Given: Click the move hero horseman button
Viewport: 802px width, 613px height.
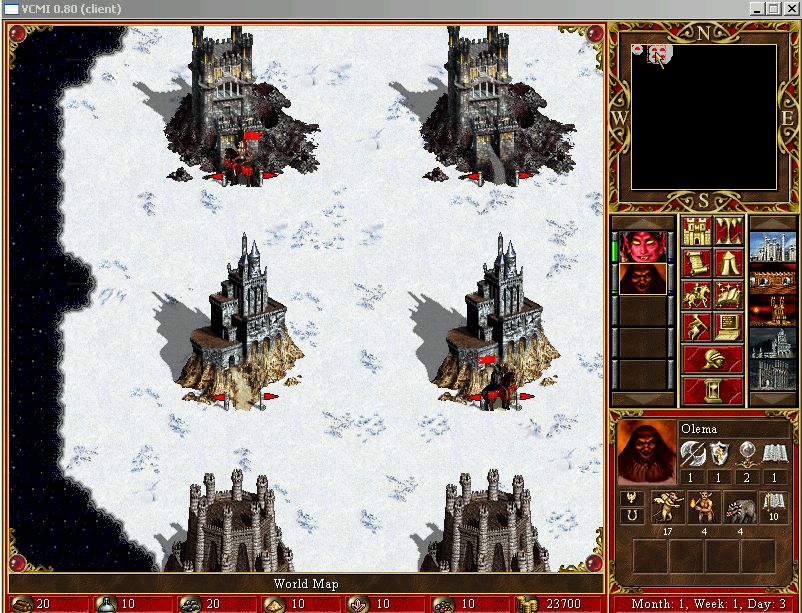Looking at the screenshot, I should (695, 296).
